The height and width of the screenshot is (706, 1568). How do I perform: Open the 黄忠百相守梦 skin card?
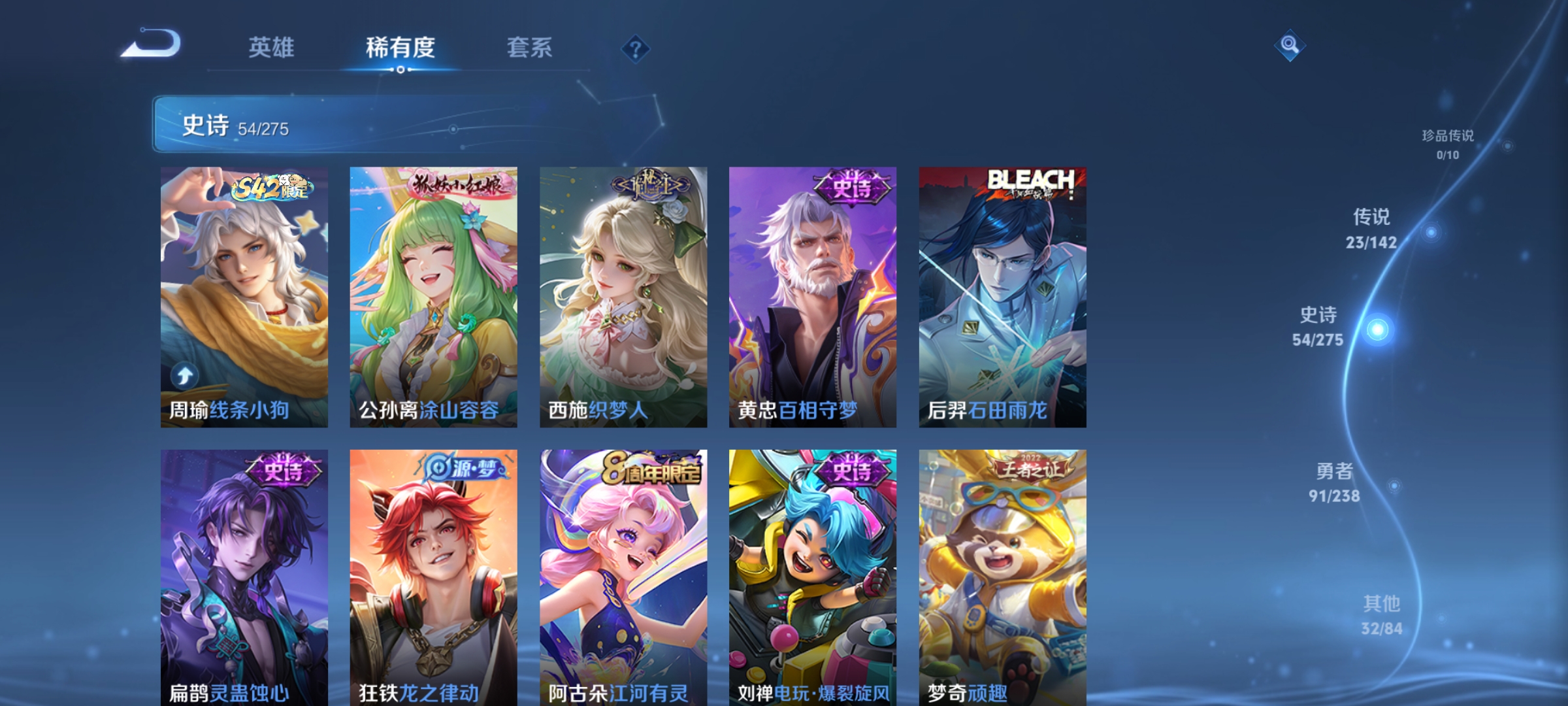pos(812,294)
